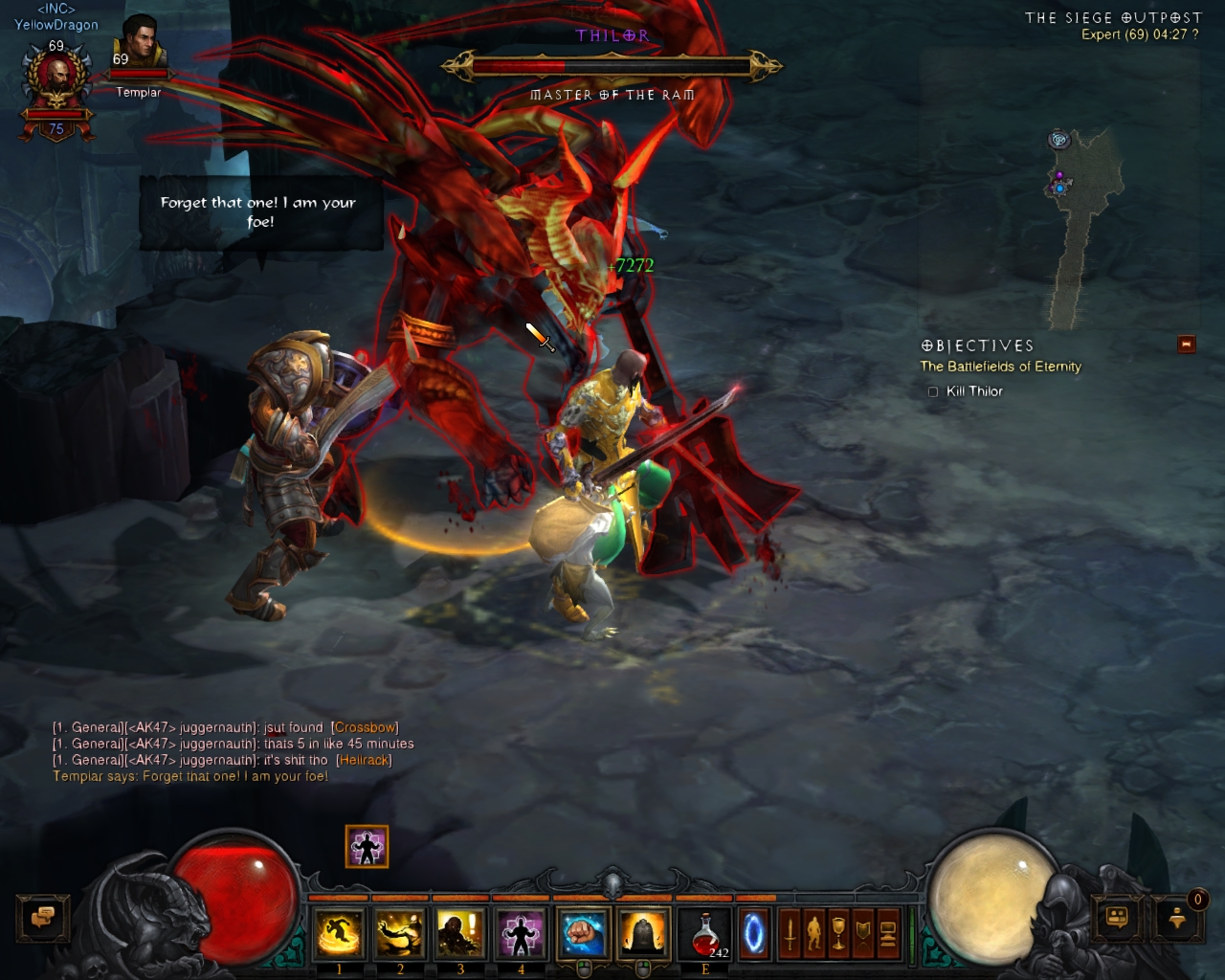
Task: Open the character figure menu button
Action: tap(814, 933)
